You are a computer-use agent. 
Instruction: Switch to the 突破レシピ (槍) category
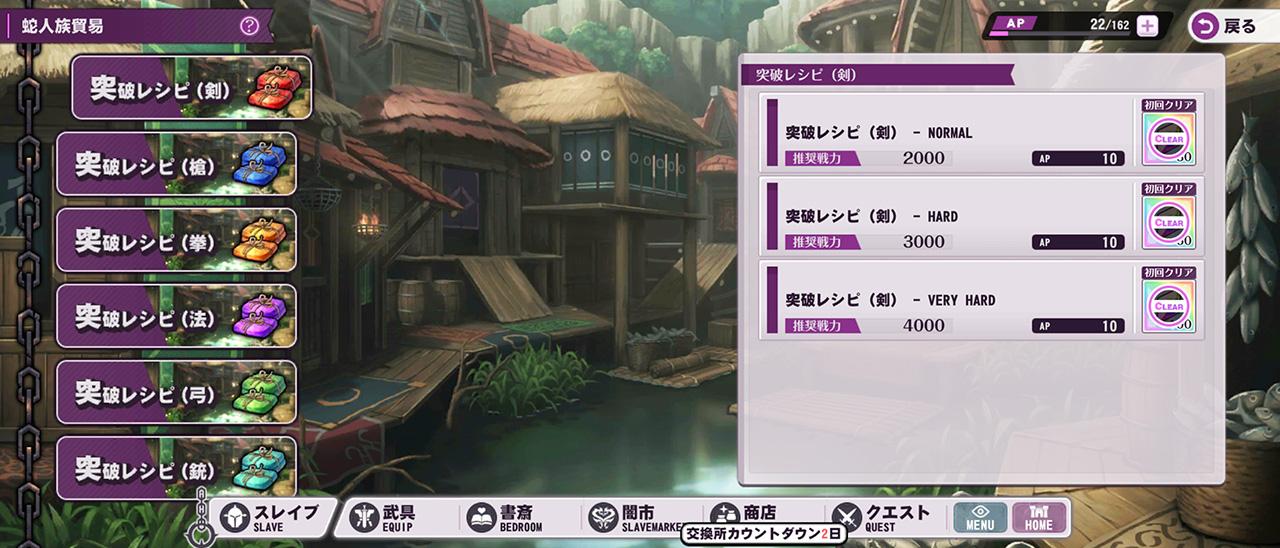(176, 164)
